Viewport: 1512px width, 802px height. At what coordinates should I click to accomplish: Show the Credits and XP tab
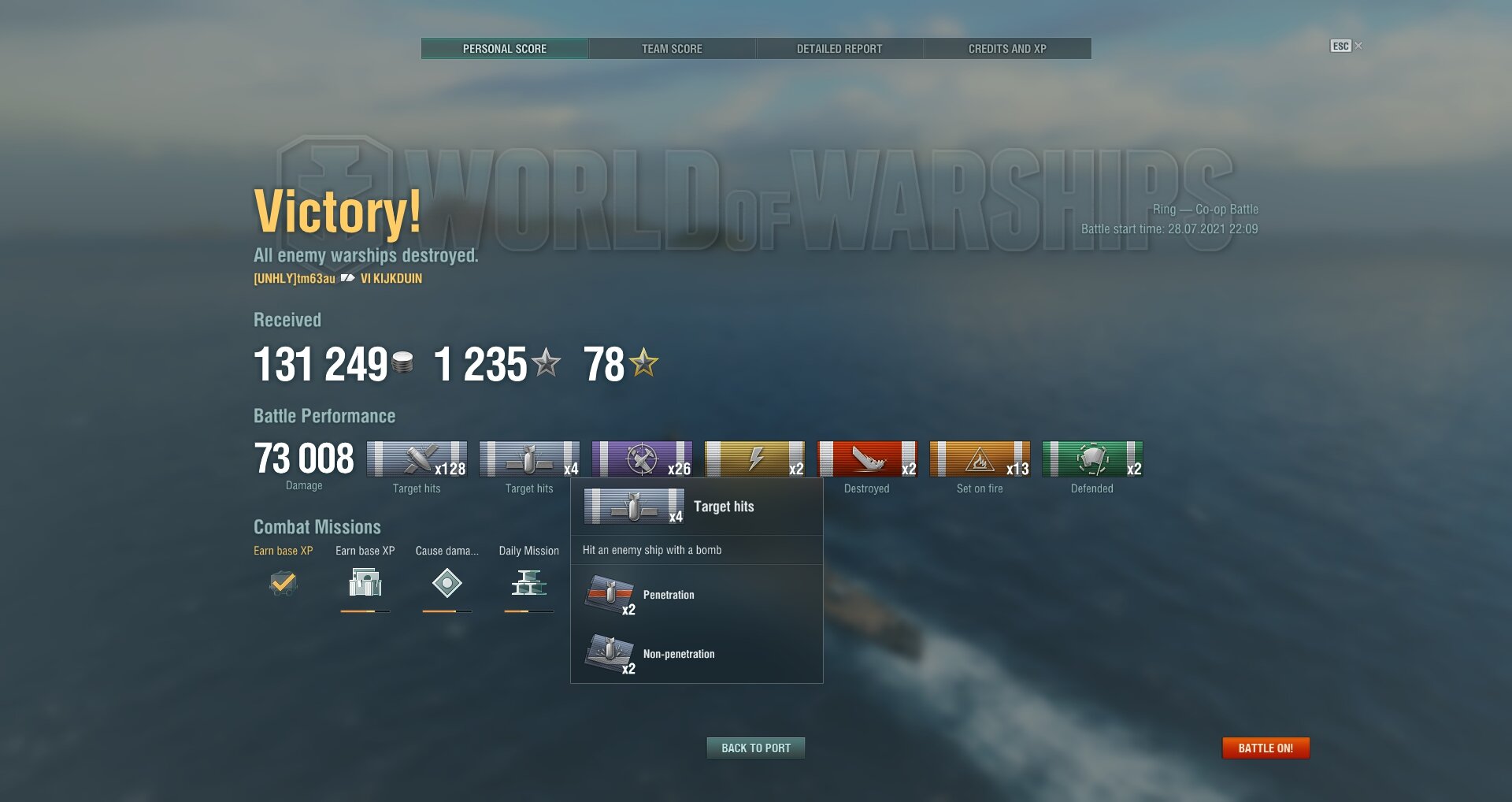(x=1007, y=49)
